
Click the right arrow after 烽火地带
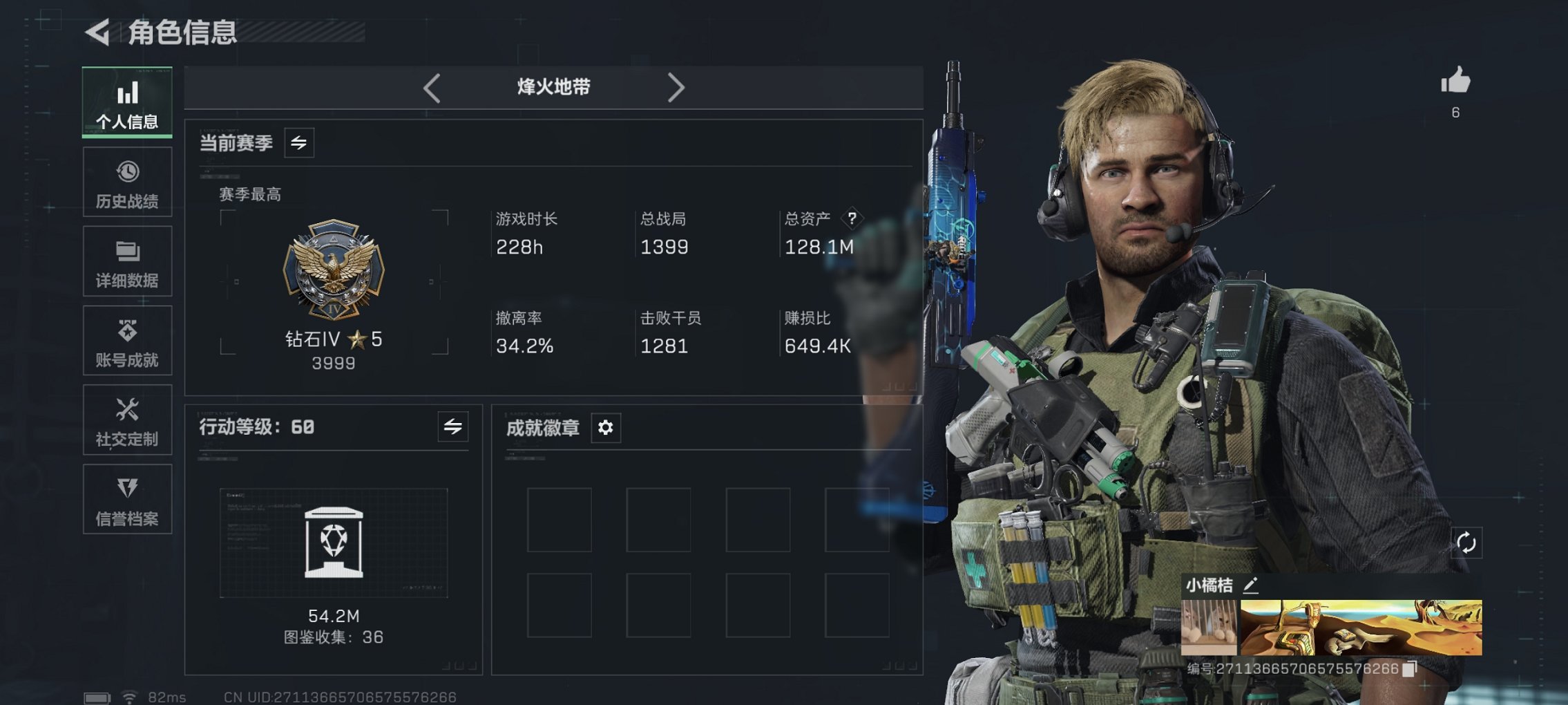click(x=676, y=87)
